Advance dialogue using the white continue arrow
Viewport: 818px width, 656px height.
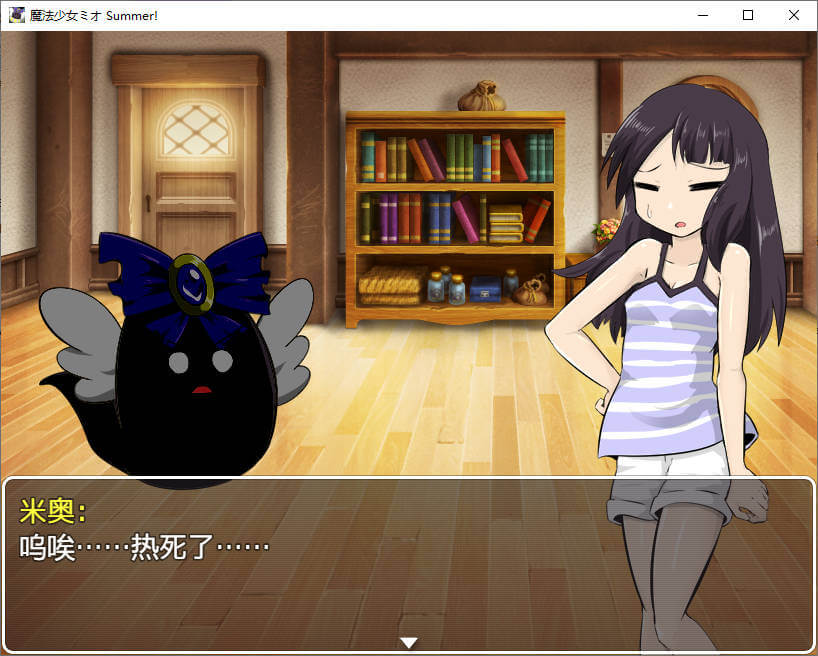pyautogui.click(x=408, y=642)
